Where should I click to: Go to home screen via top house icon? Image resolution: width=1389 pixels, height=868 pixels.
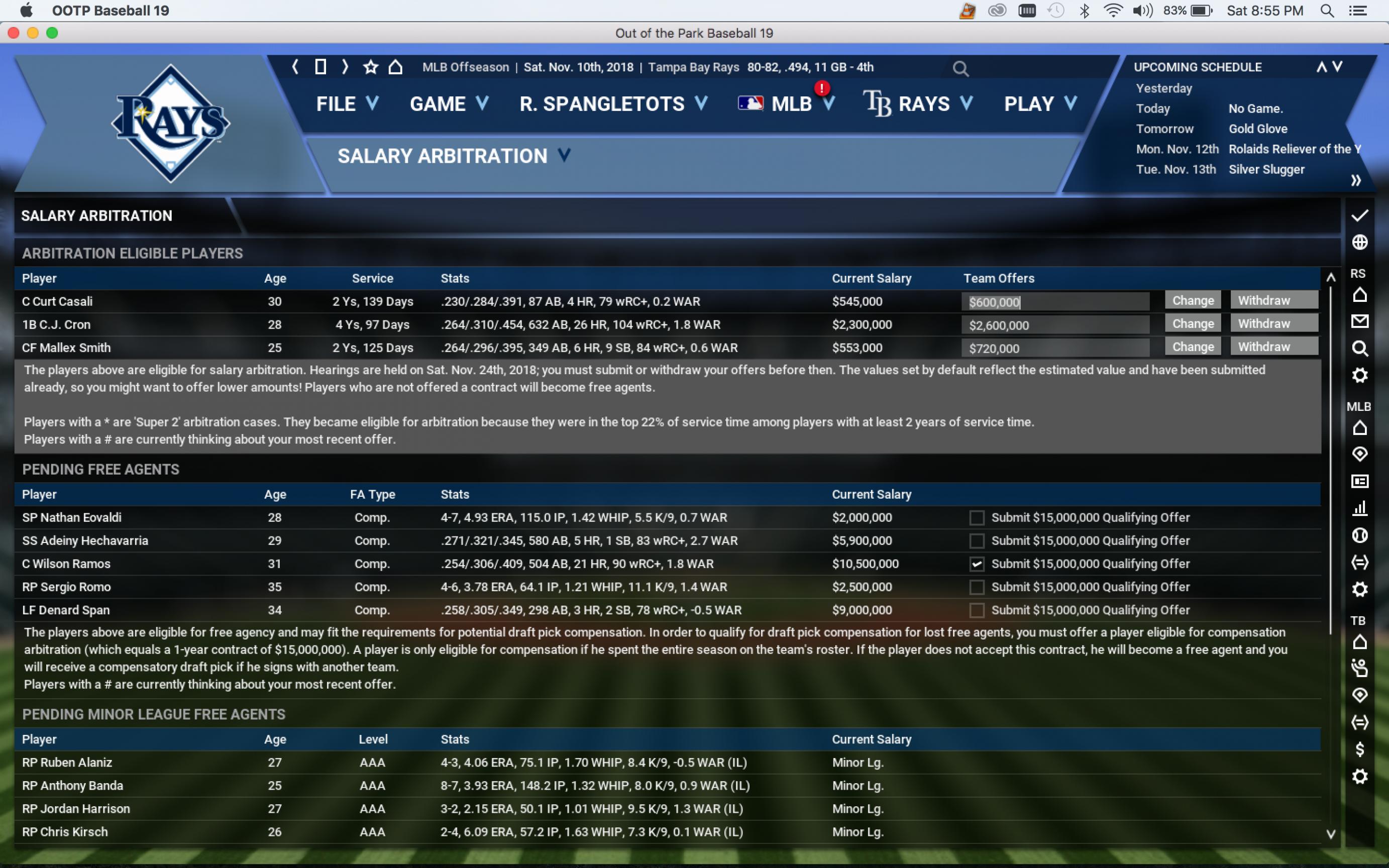pos(395,67)
